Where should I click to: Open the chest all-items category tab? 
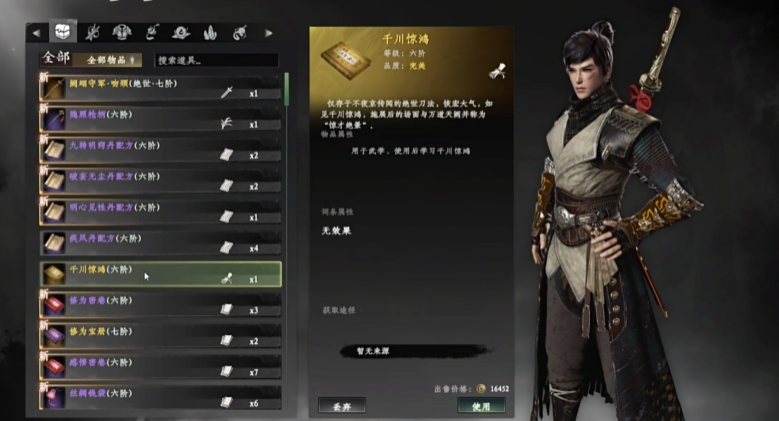(x=63, y=32)
